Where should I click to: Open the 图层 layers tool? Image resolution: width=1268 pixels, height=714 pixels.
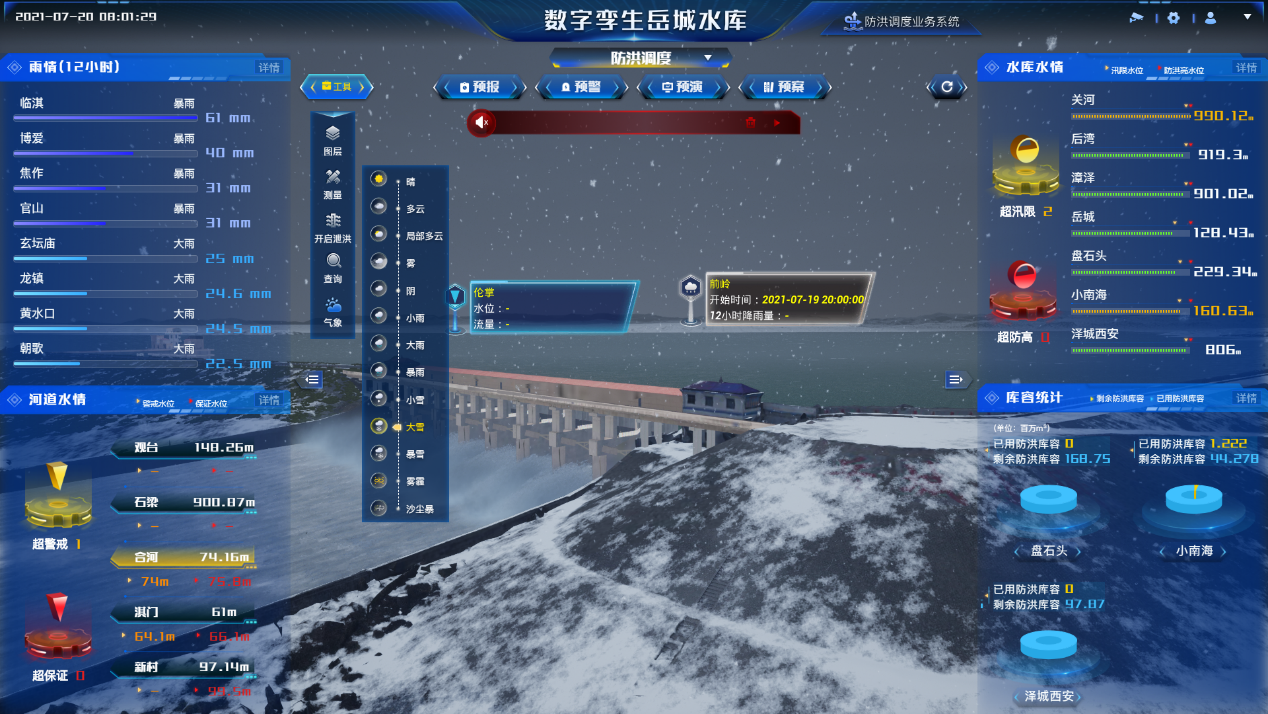333,139
